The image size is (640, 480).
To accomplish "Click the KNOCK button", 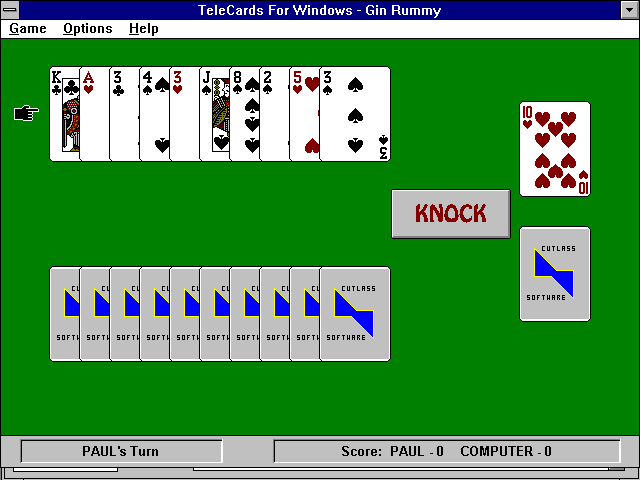I will [450, 213].
